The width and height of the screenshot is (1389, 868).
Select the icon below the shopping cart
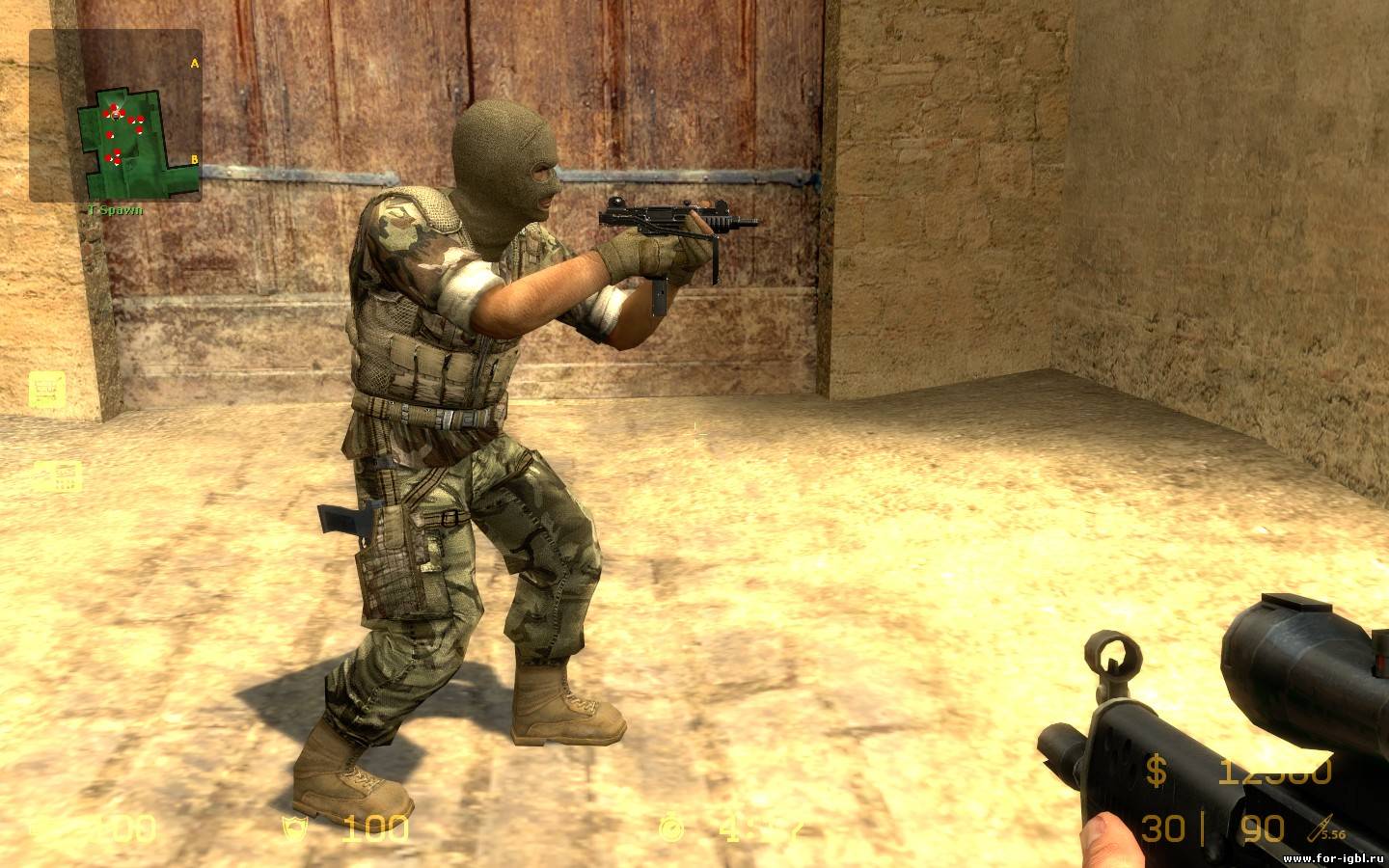56,477
